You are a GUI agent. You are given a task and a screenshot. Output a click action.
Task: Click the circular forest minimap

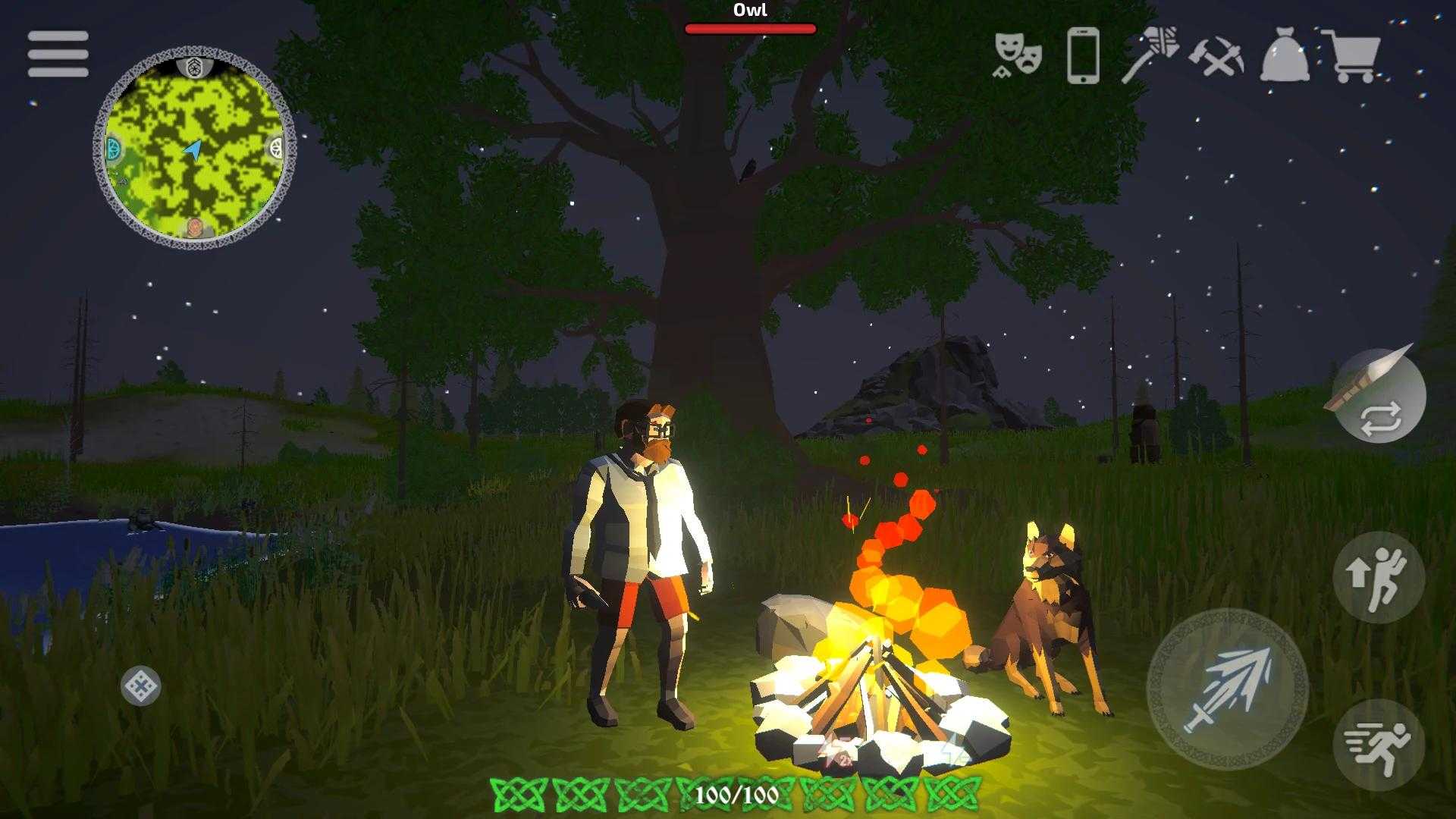[195, 148]
